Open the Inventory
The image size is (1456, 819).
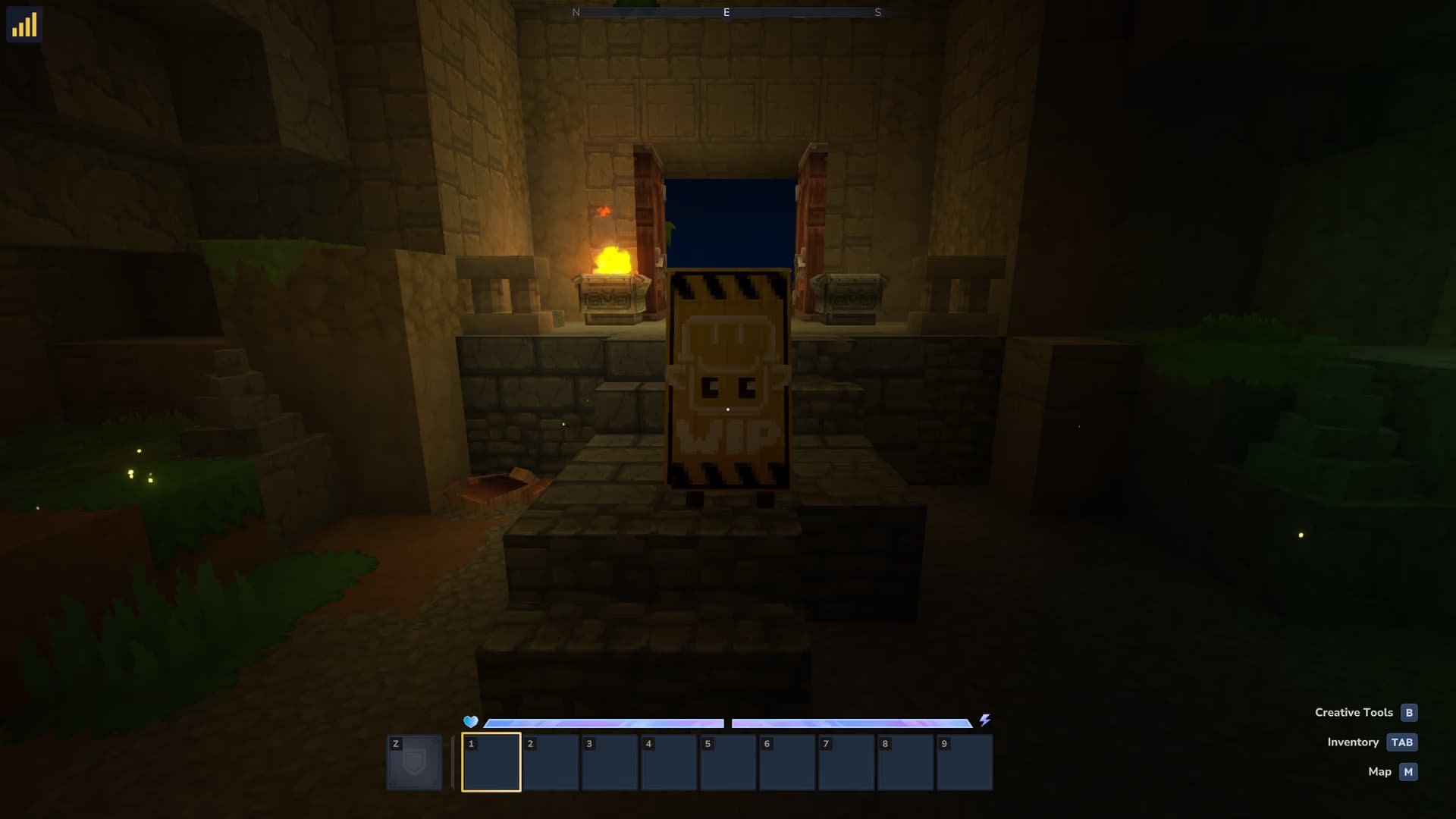1353,742
